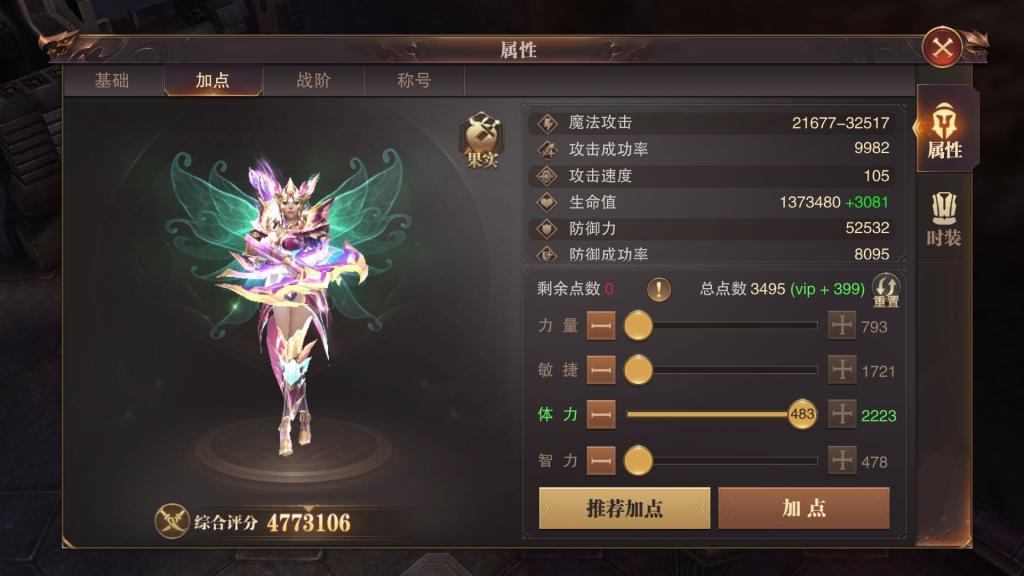Decrease 敏捷 agility points
Screen dimensions: 1024x576
click(x=601, y=370)
